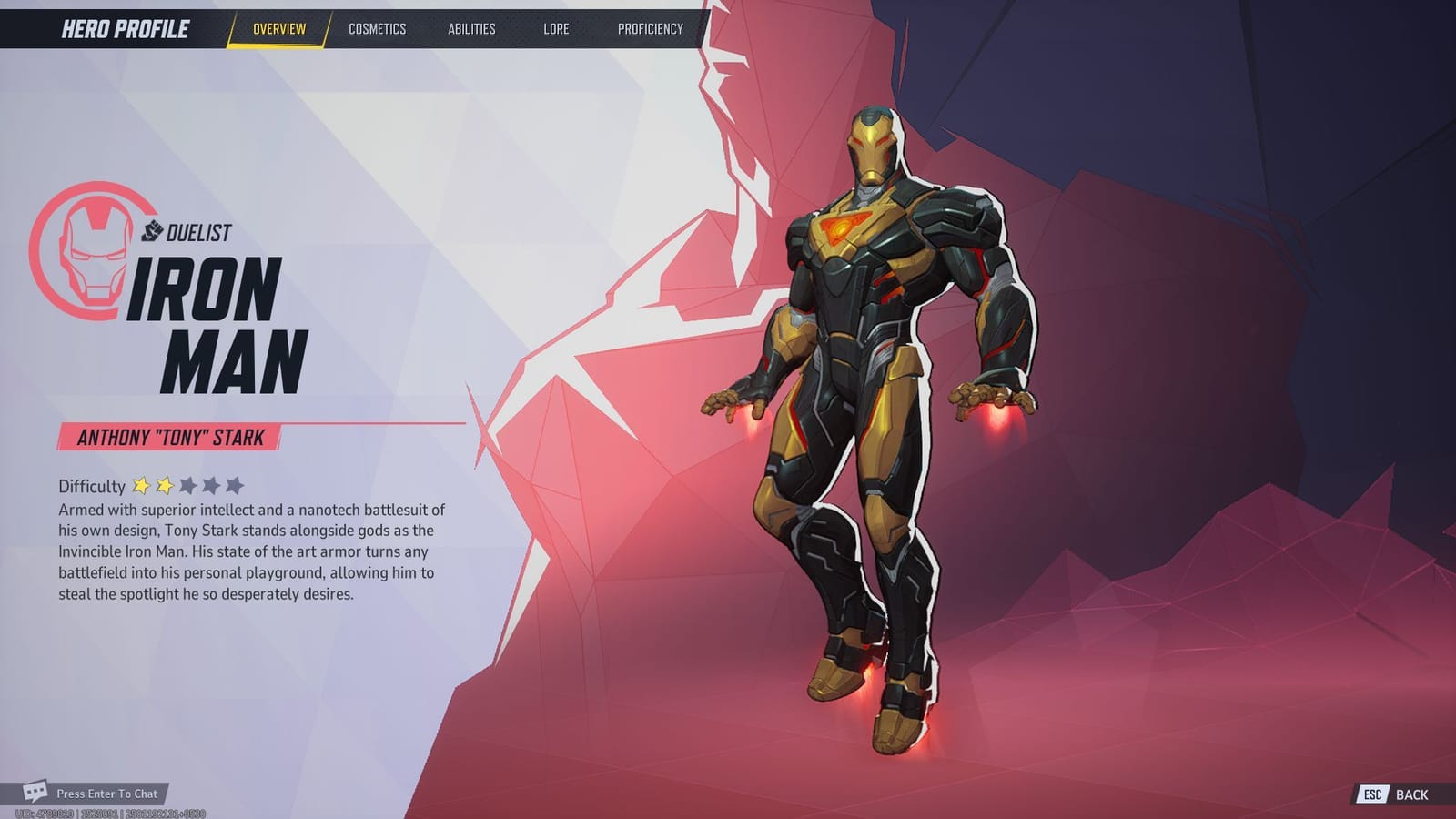View the Lore tab
Screen dimensions: 1456x819
554,28
